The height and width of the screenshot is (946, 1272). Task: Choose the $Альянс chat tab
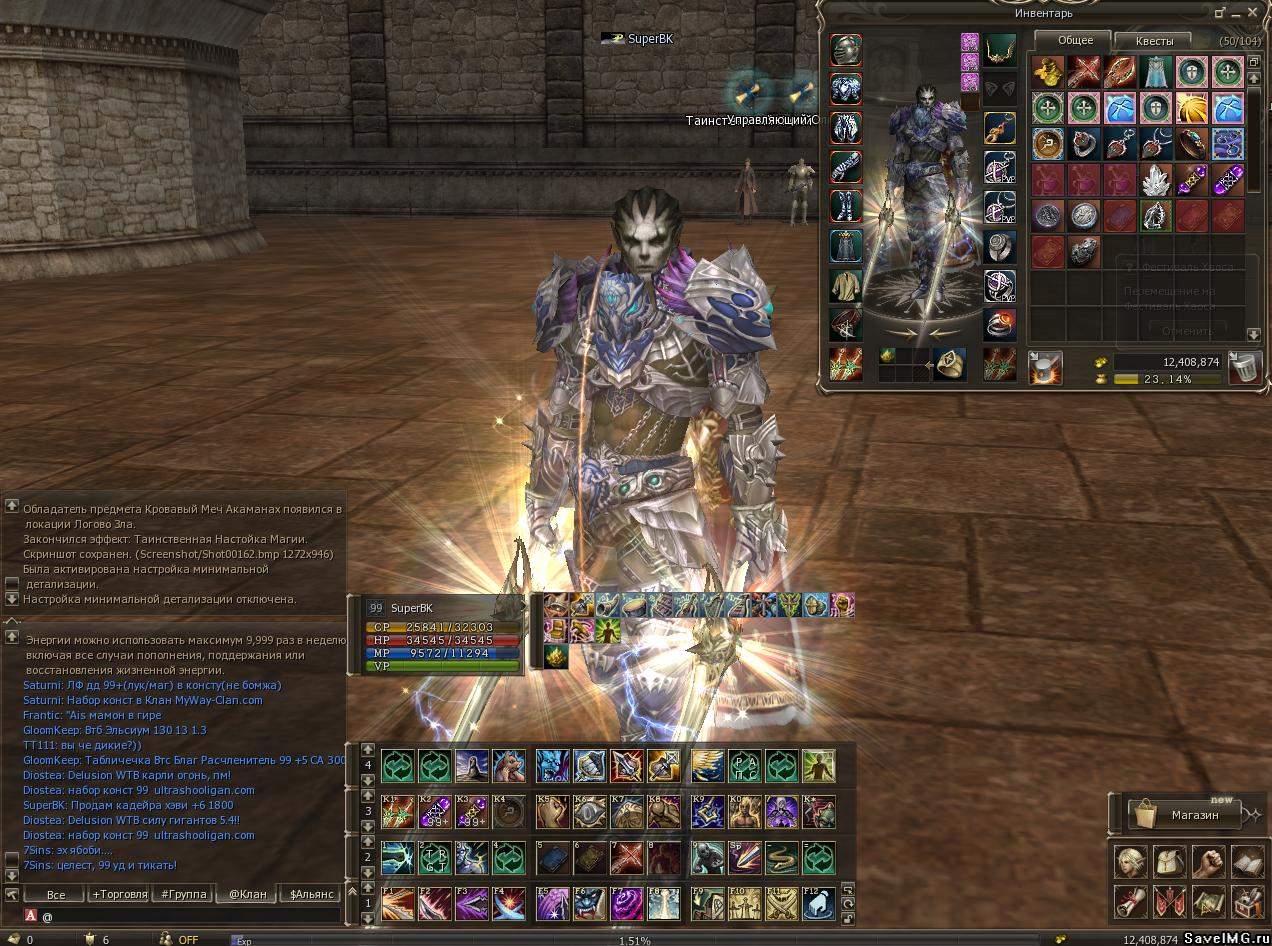point(311,894)
